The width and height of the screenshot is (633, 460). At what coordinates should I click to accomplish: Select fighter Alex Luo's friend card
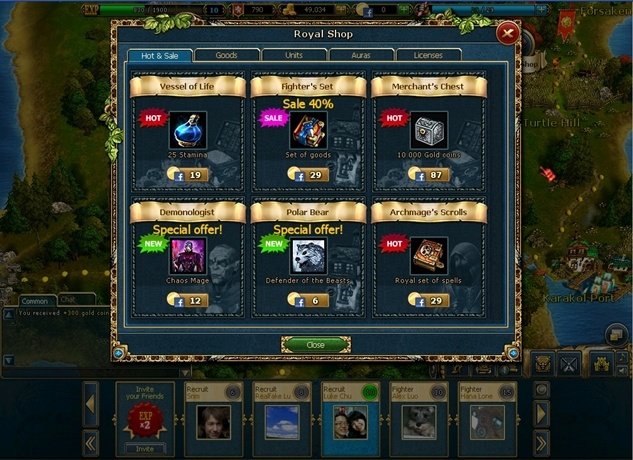point(417,420)
